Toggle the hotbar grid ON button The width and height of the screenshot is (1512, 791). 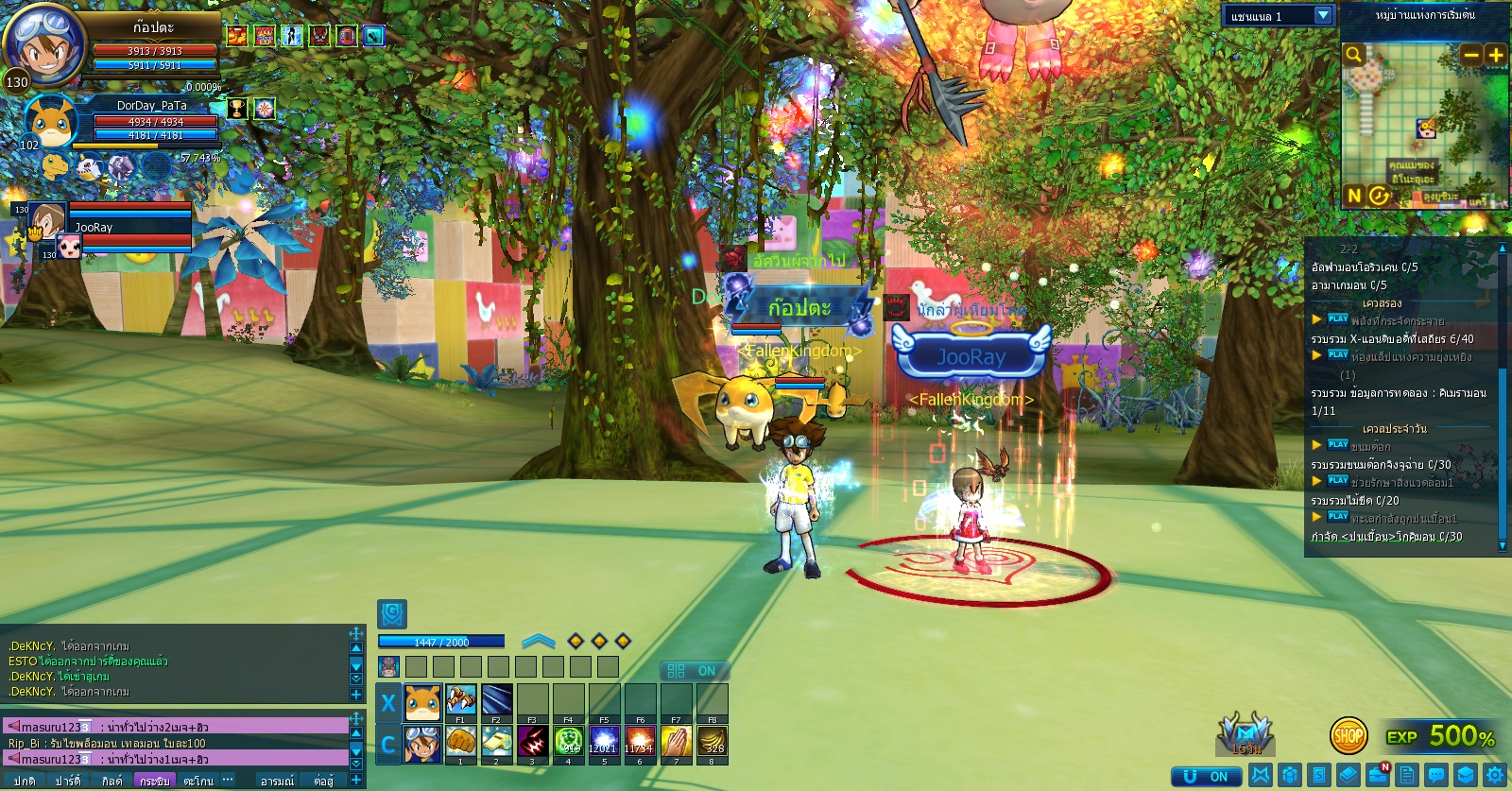(693, 671)
